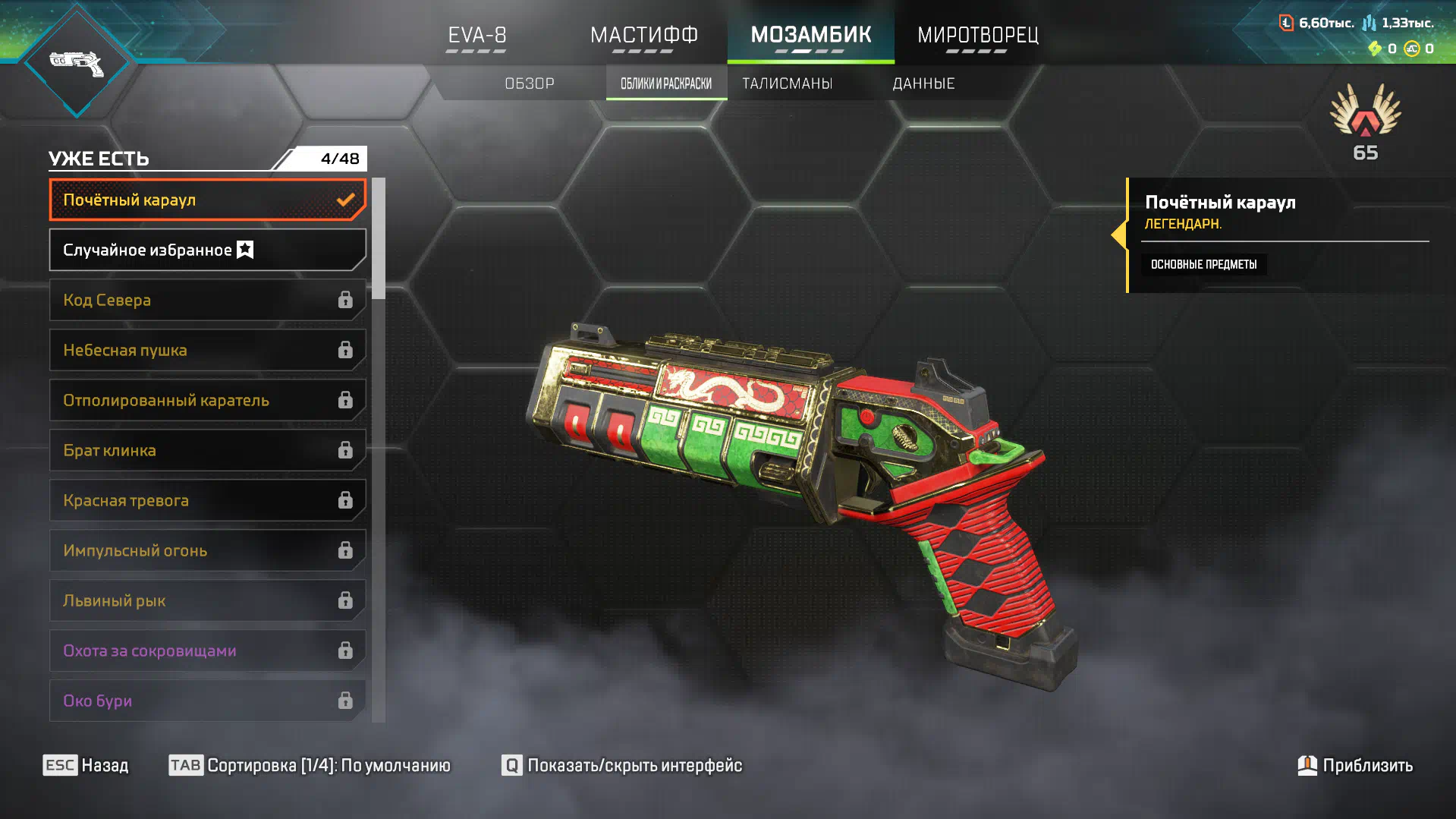Preview the Охота за сокровищами skin
The width and height of the screenshot is (1456, 819).
(x=207, y=650)
